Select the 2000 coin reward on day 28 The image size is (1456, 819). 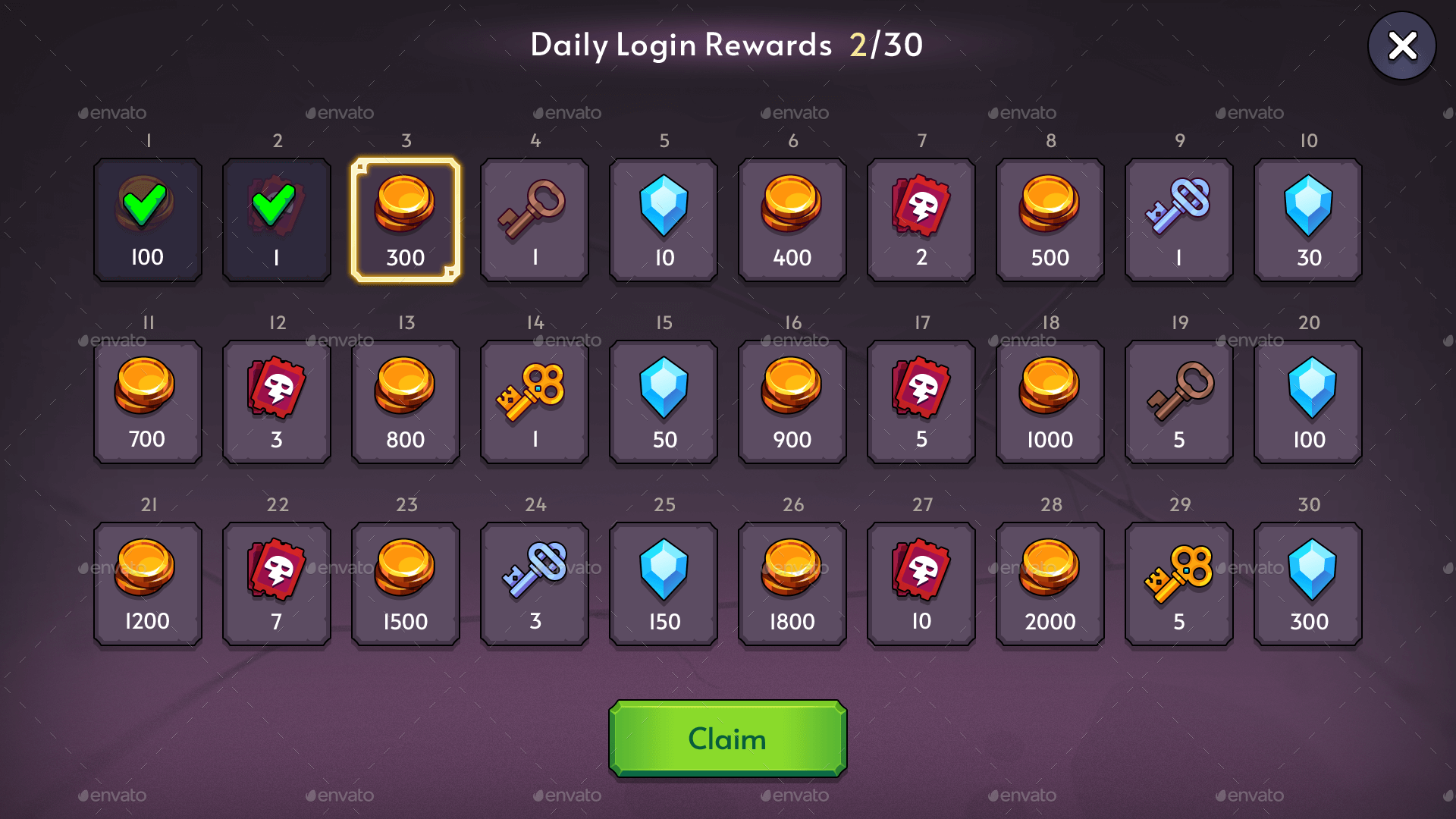coord(1050,584)
